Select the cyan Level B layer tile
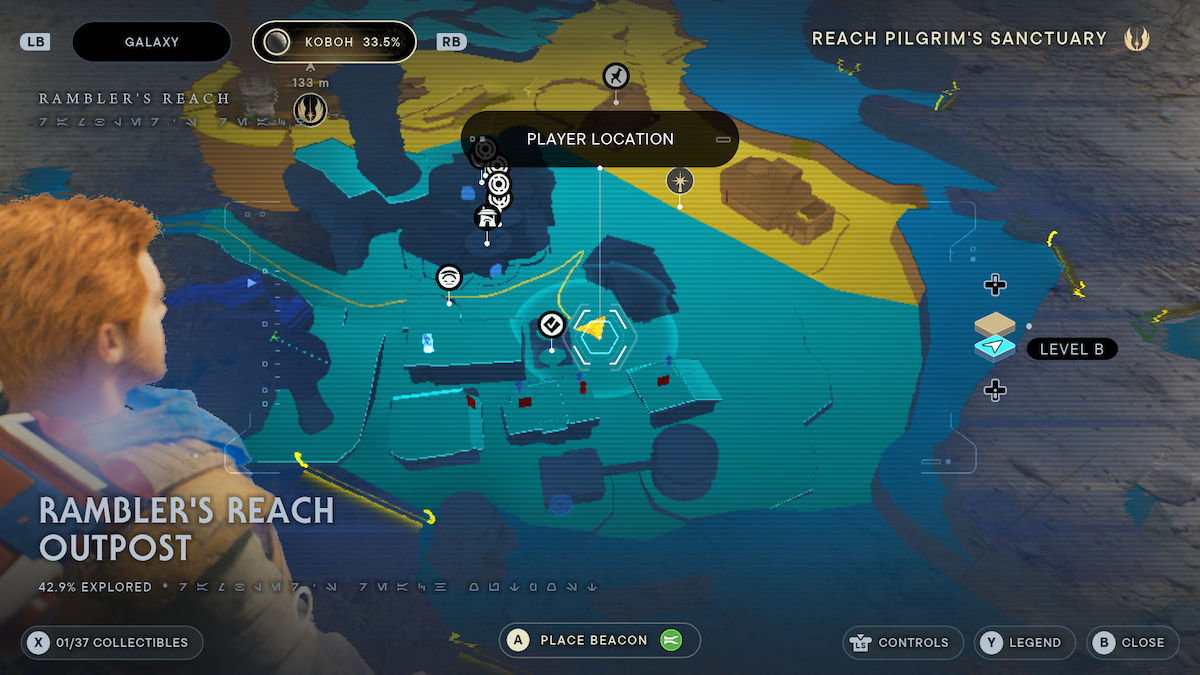Viewport: 1200px width, 675px height. click(994, 347)
